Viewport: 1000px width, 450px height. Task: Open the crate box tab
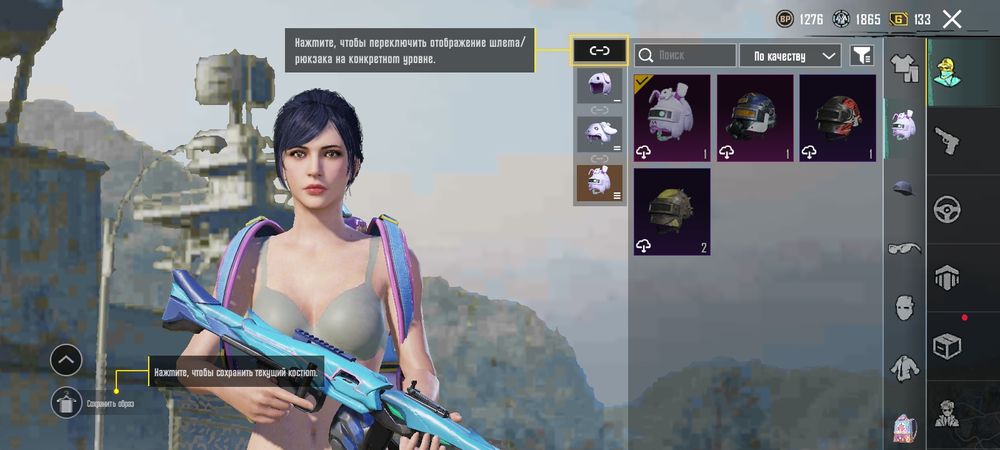(x=946, y=346)
